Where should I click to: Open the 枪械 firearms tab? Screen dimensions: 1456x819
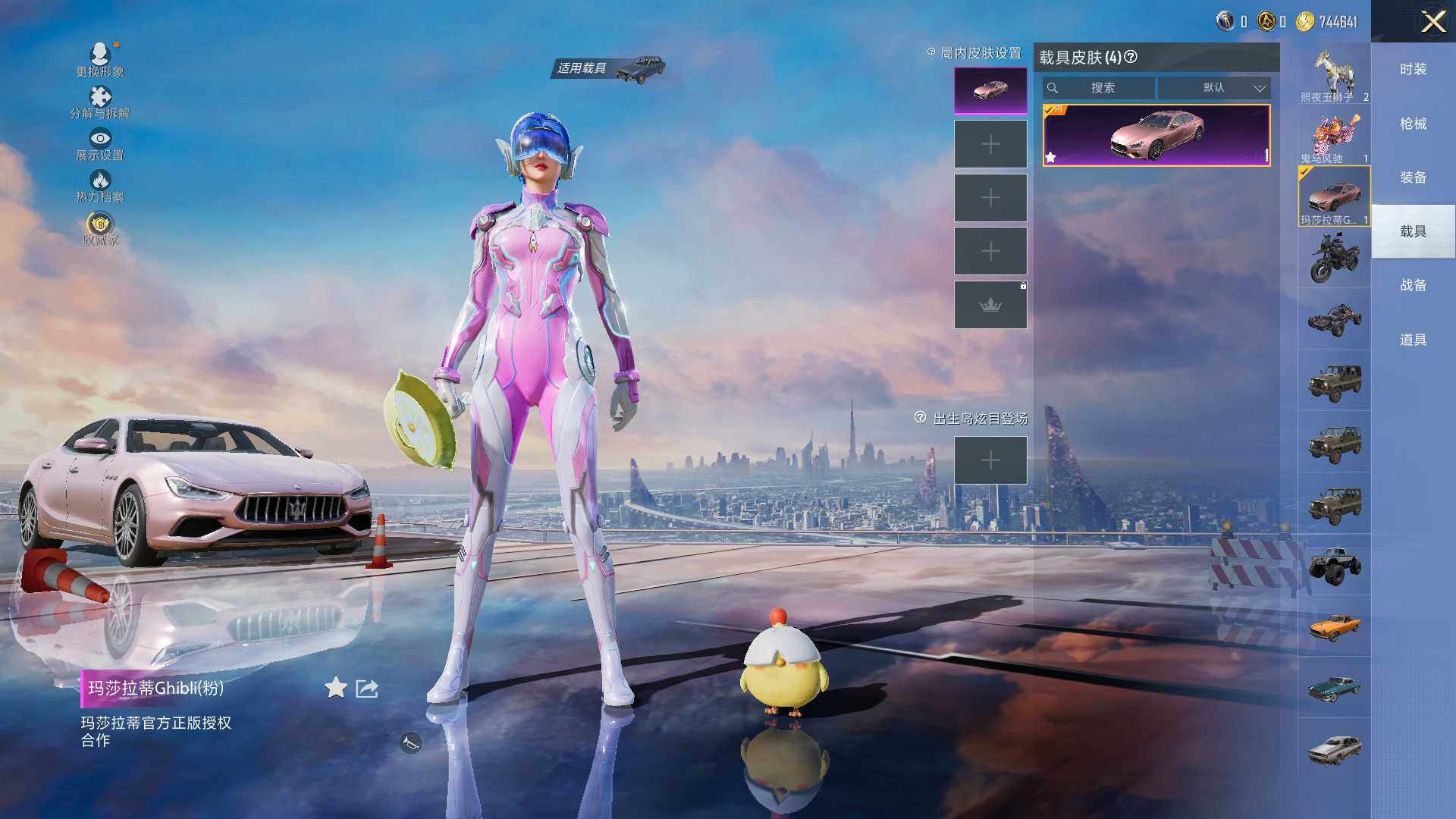[1413, 124]
